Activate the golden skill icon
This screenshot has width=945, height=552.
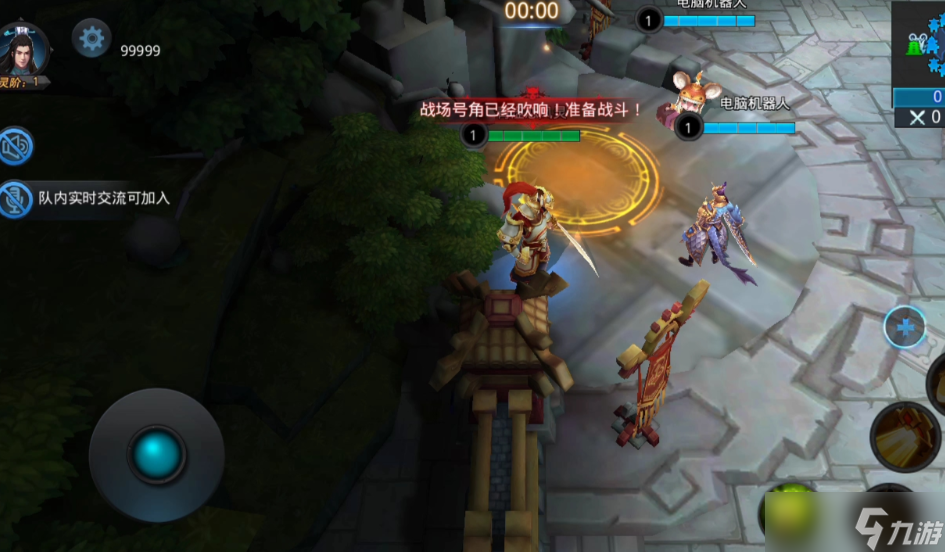click(905, 437)
